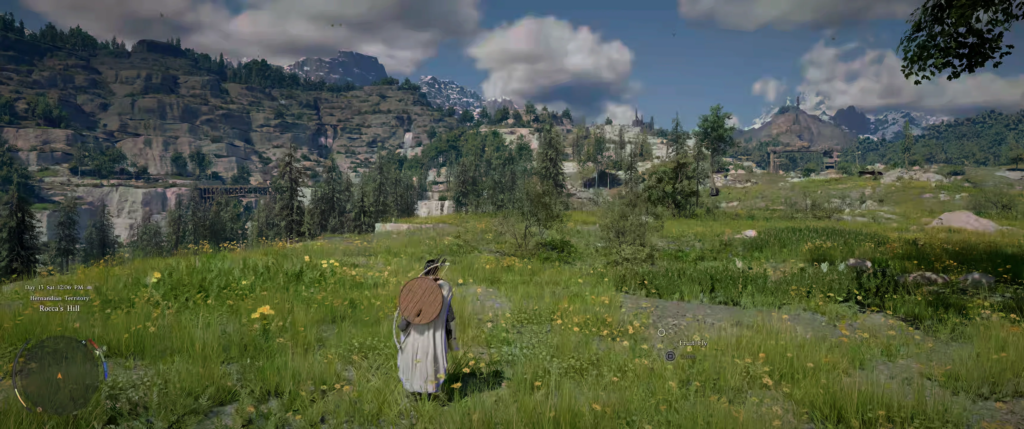This screenshot has width=1024, height=429.
Task: Open the circular minimap
Action: (x=57, y=375)
